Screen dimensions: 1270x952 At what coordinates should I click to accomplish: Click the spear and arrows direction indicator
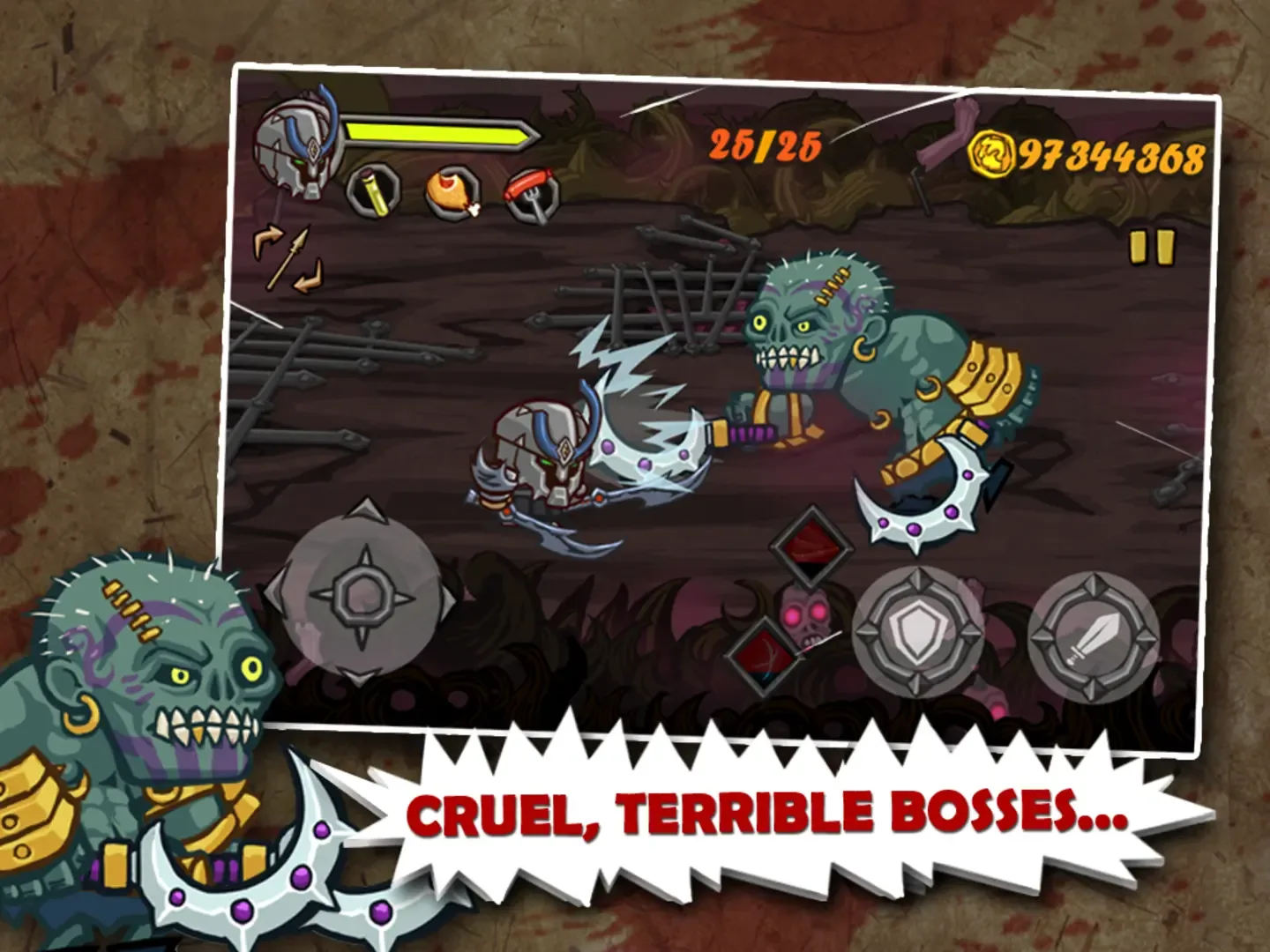point(287,256)
